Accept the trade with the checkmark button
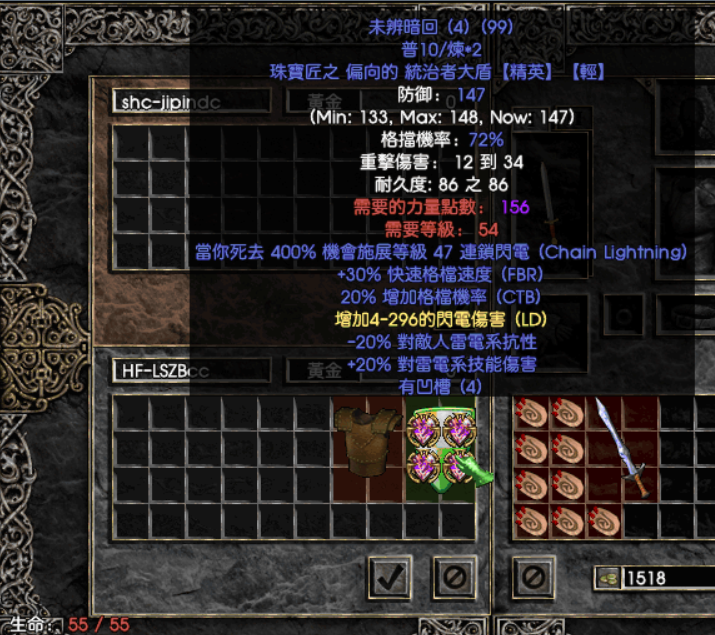The height and width of the screenshot is (635, 715). point(390,575)
